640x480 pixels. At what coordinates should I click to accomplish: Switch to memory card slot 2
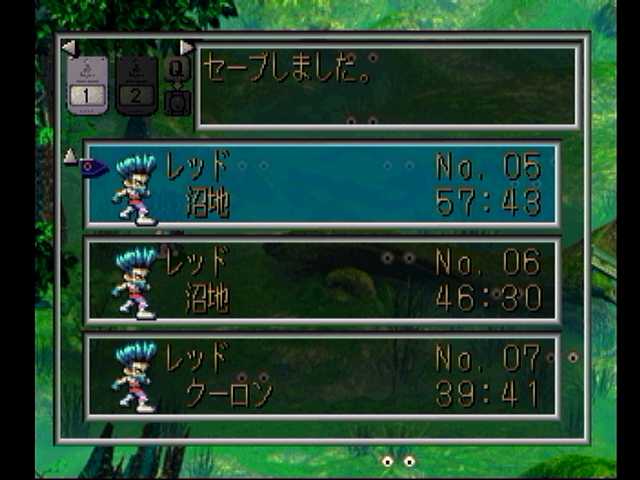coord(137,85)
